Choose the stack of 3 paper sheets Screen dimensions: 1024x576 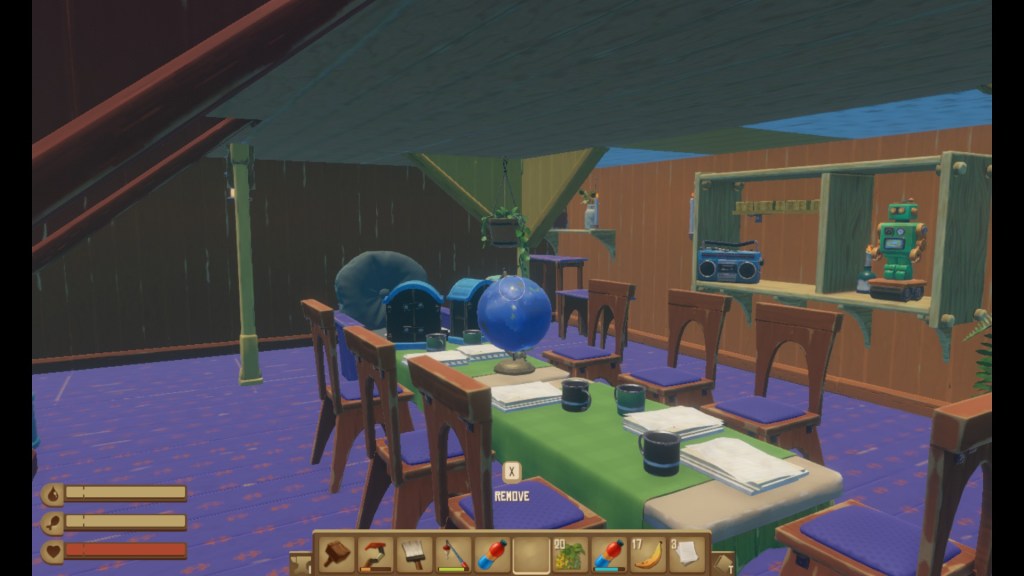click(x=686, y=554)
